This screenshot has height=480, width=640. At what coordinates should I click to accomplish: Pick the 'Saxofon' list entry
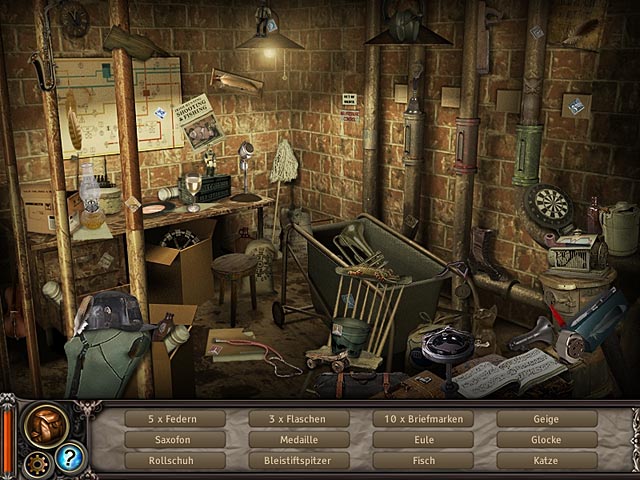[x=175, y=439]
